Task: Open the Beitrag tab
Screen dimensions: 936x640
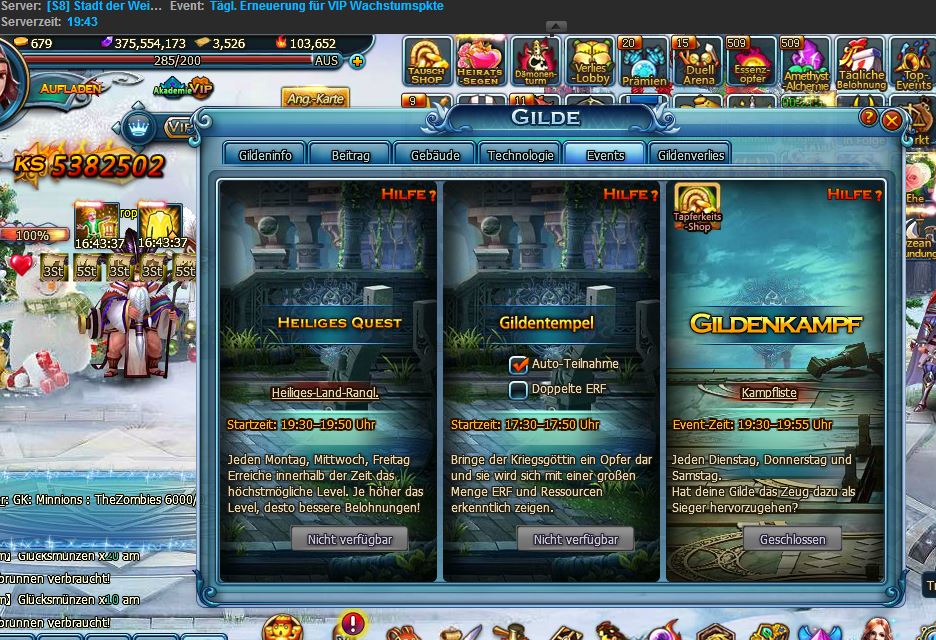Action: [x=350, y=155]
